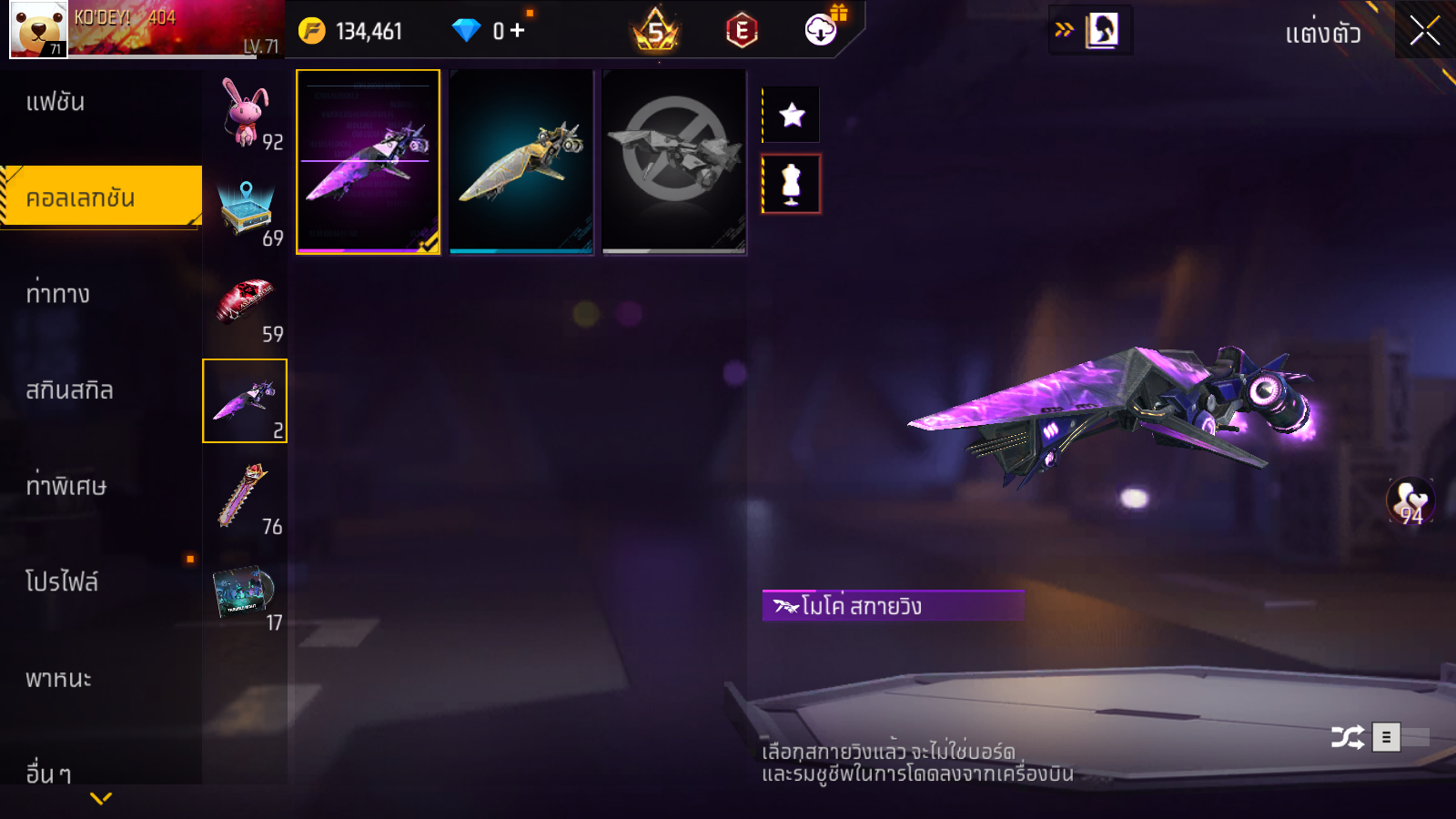1456x819 pixels.
Task: Switch to the โปรไฟล์ (Profile) tab
Action: (x=62, y=582)
